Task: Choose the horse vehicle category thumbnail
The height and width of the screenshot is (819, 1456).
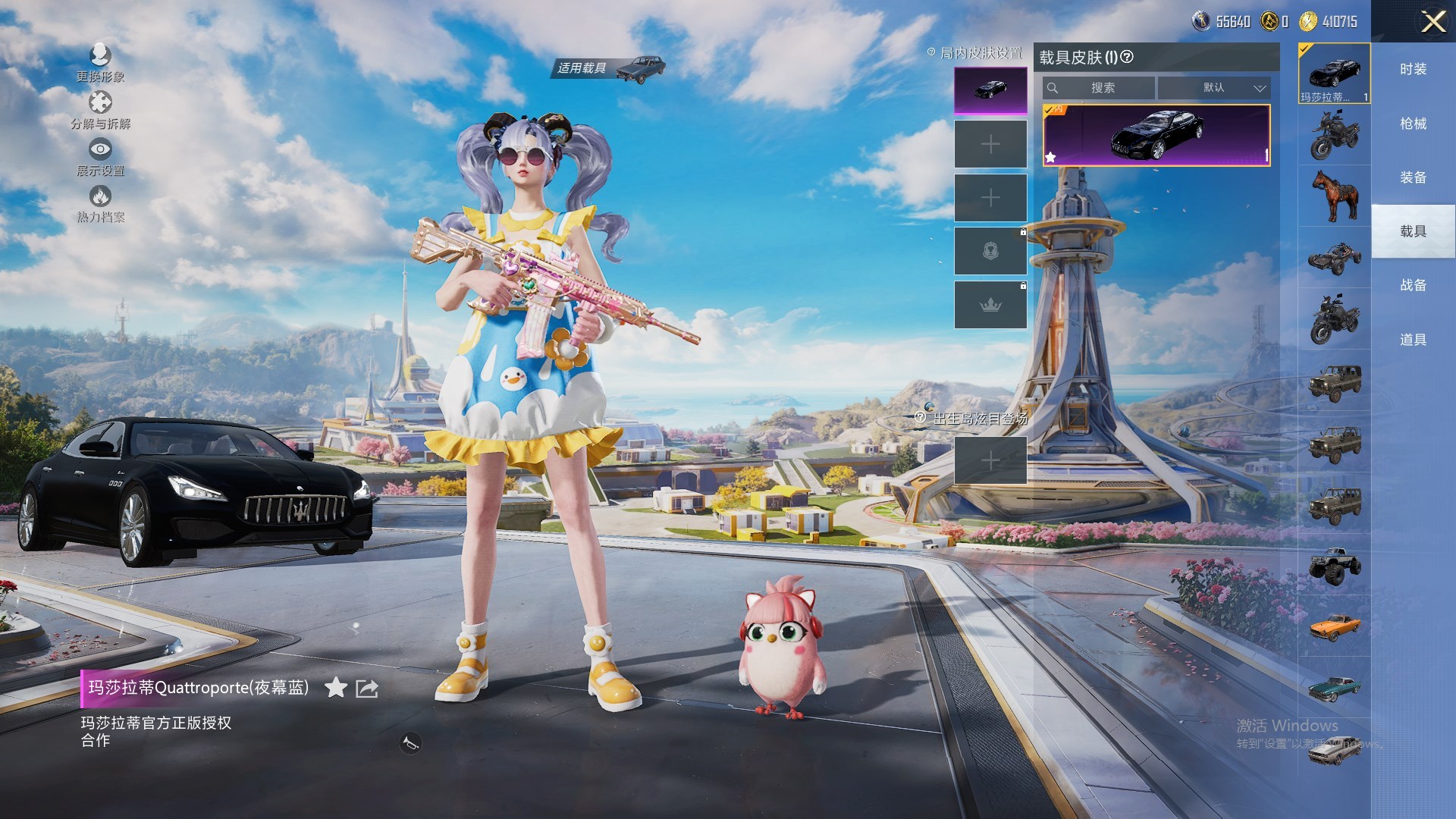Action: coord(1335,195)
